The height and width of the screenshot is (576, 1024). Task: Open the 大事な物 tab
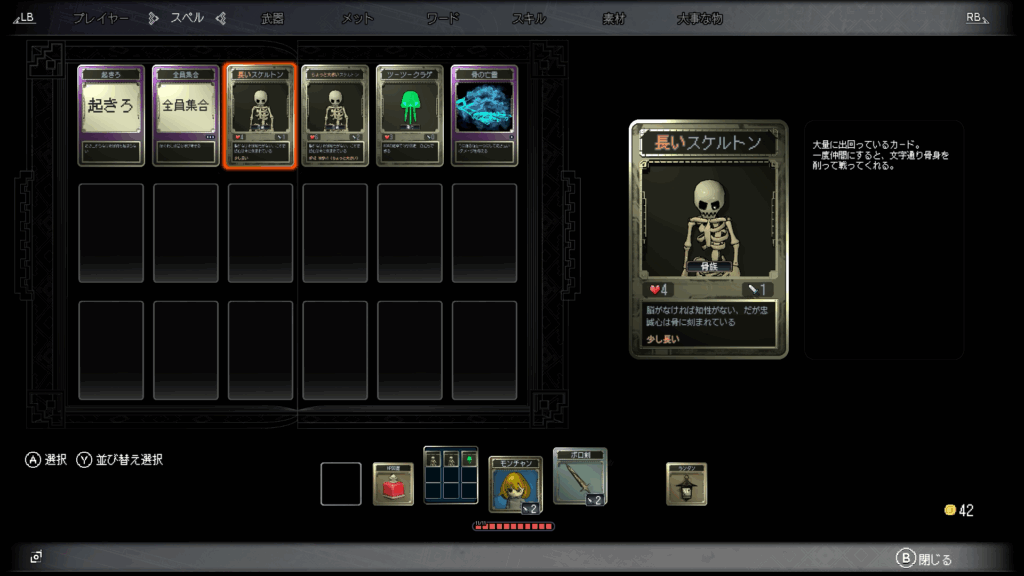[x=699, y=18]
